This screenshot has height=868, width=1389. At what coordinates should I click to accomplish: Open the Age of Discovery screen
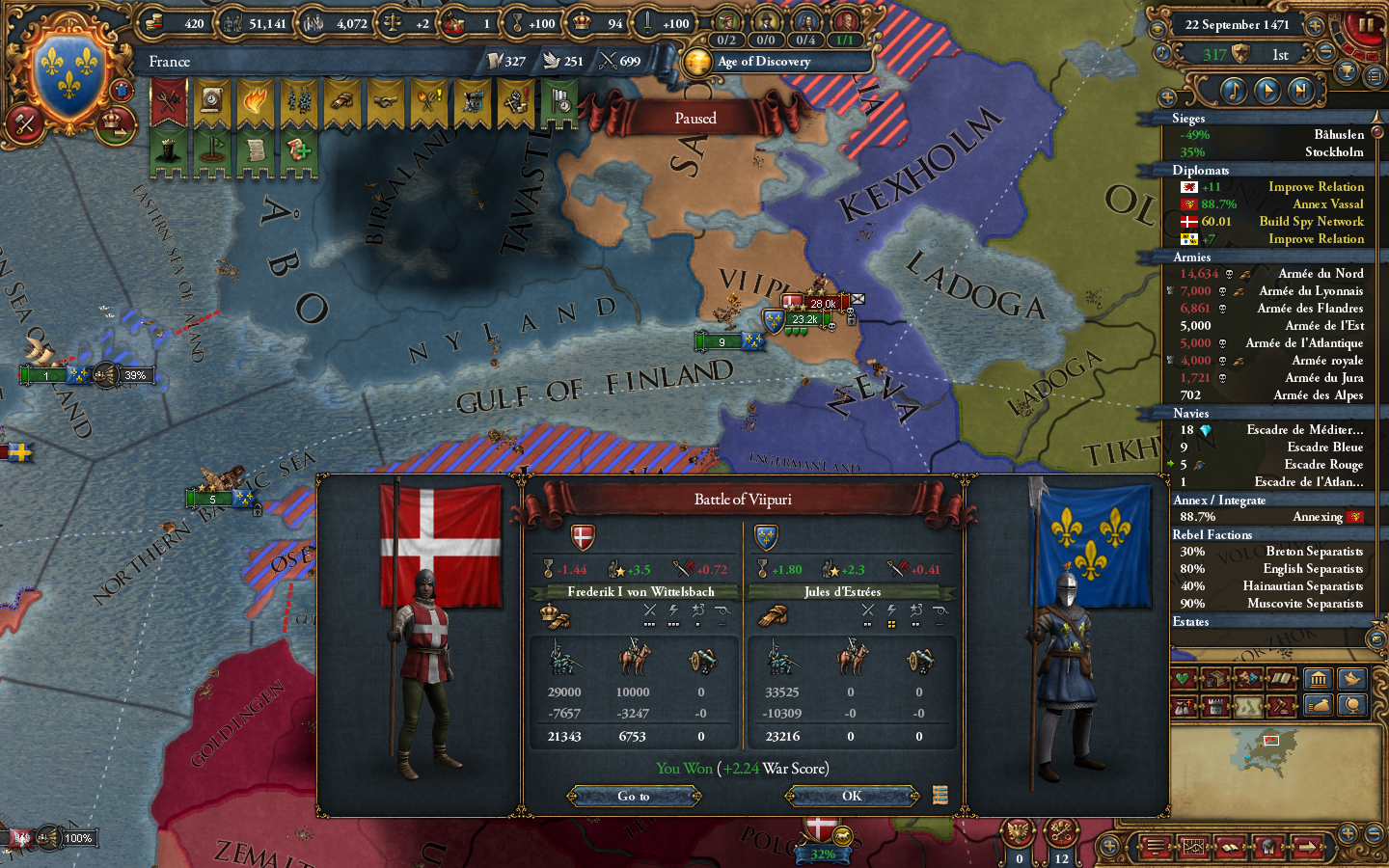(x=776, y=62)
